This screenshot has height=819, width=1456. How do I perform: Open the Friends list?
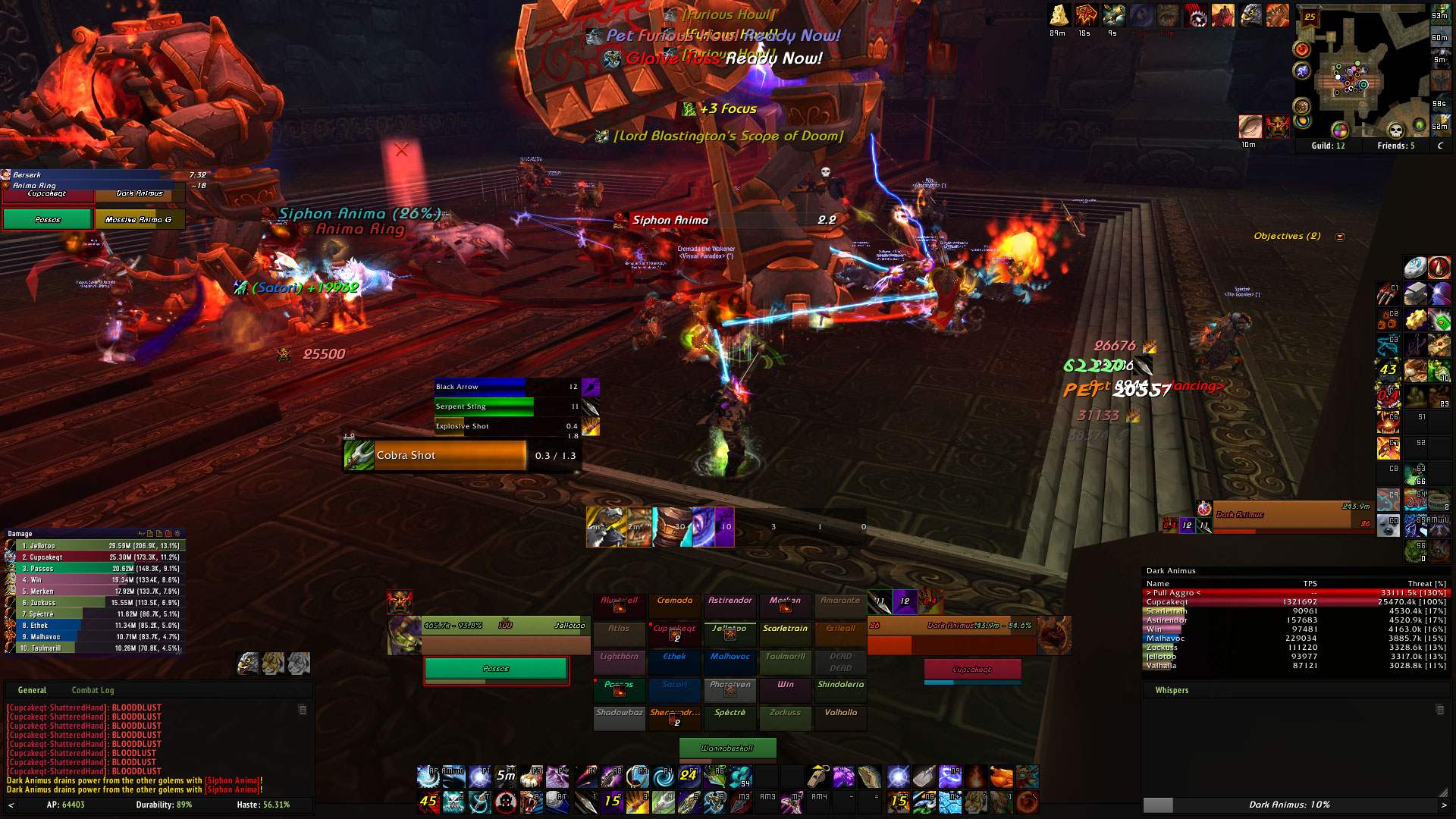(x=1395, y=146)
